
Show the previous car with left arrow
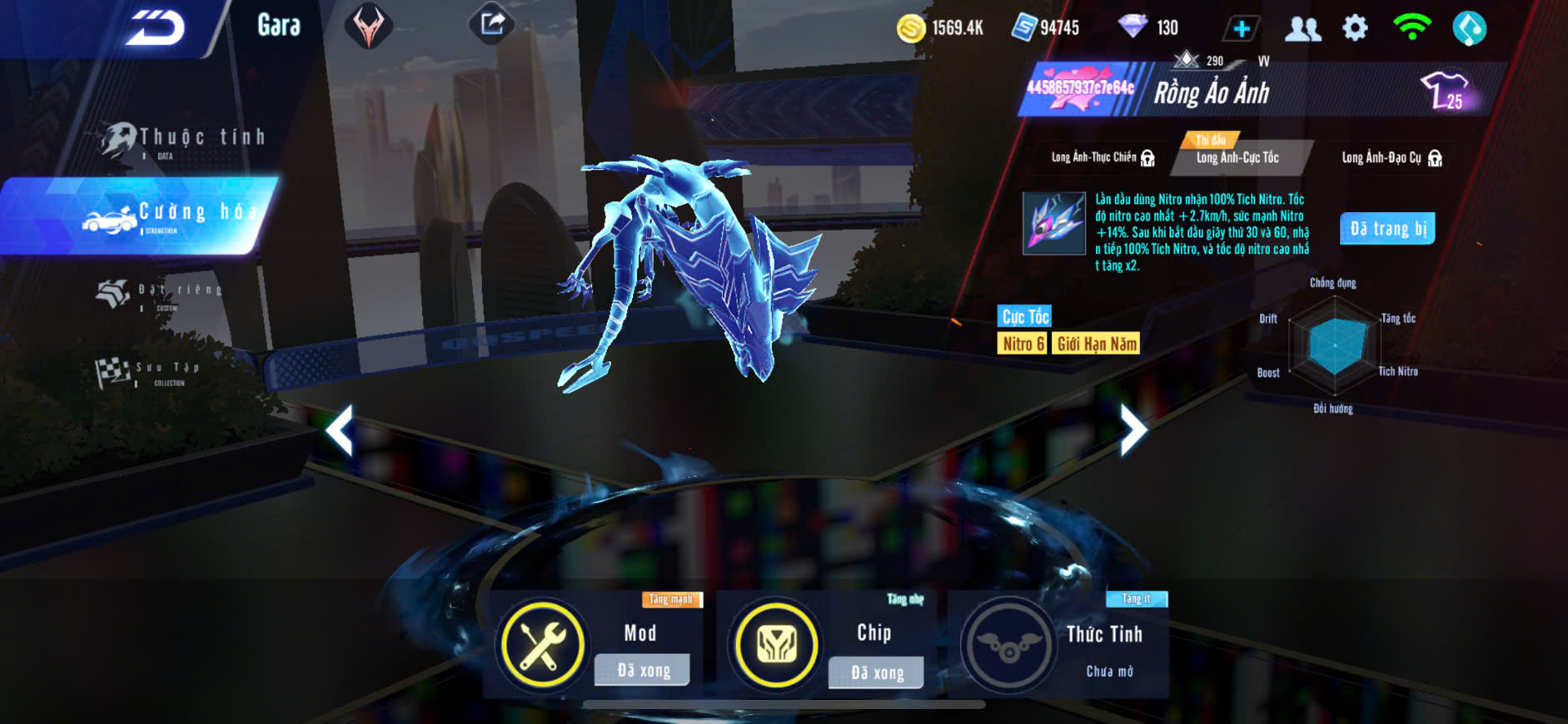click(340, 430)
